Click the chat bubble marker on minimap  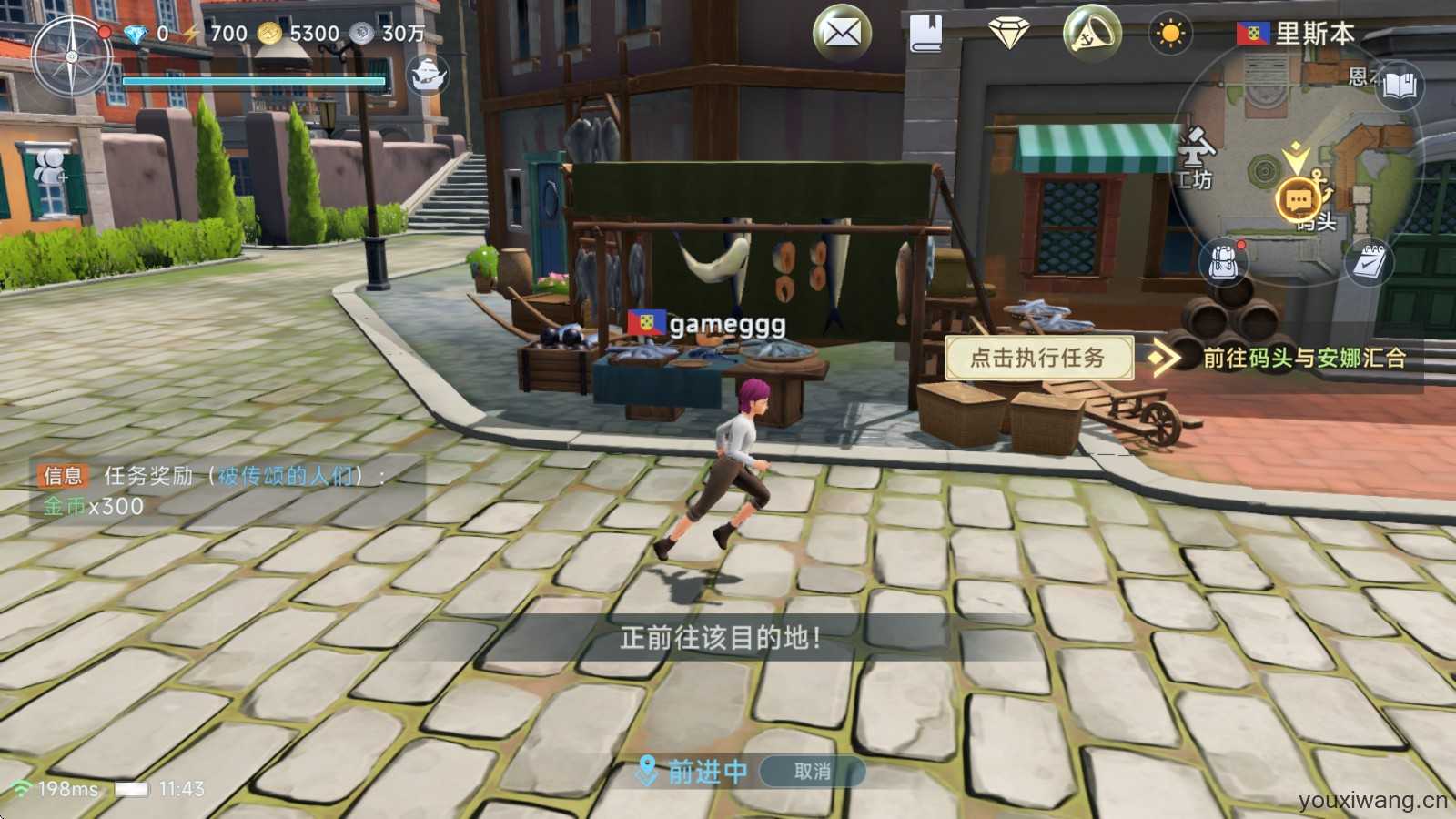click(1298, 199)
